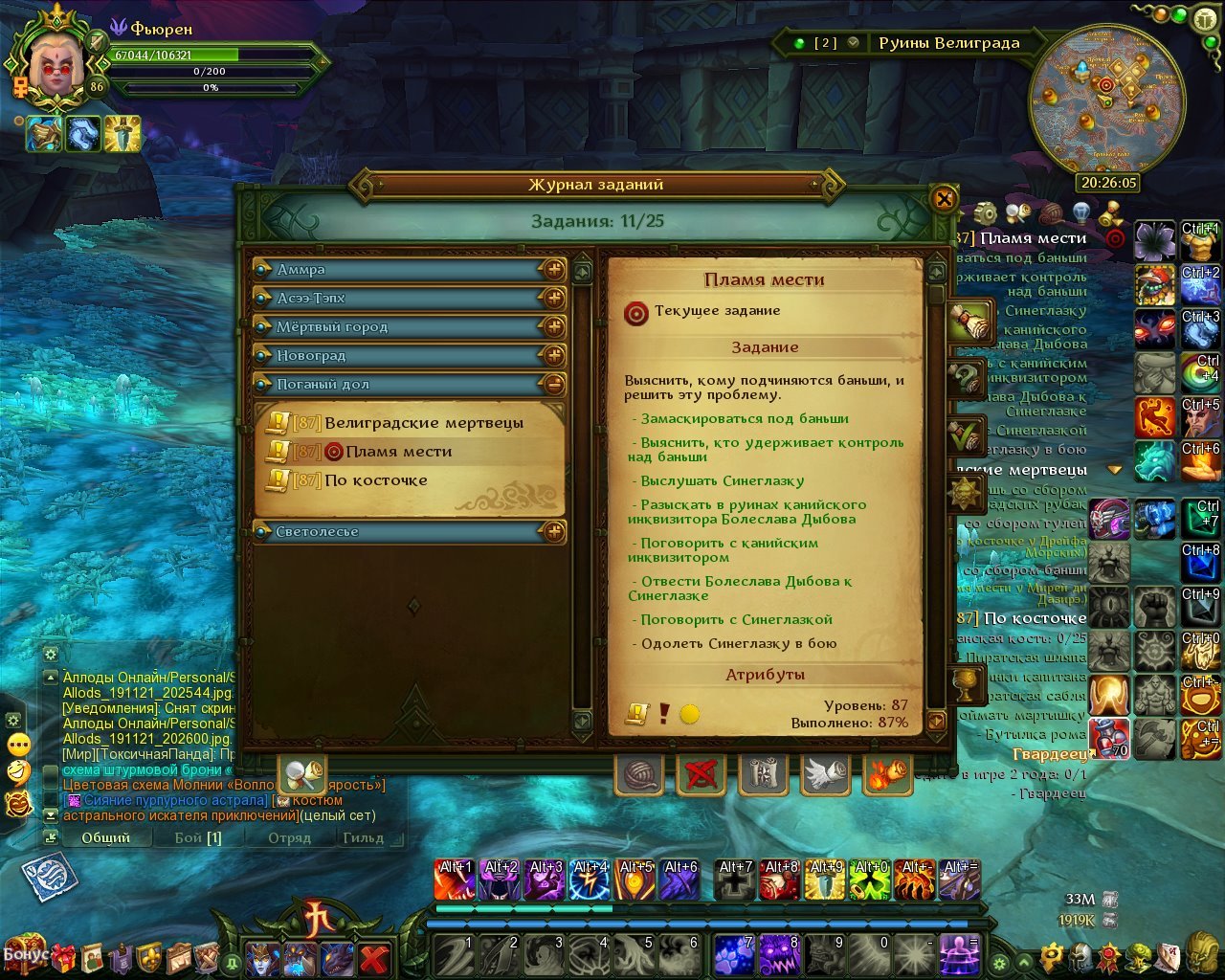Open the По косточке quest

click(x=375, y=480)
